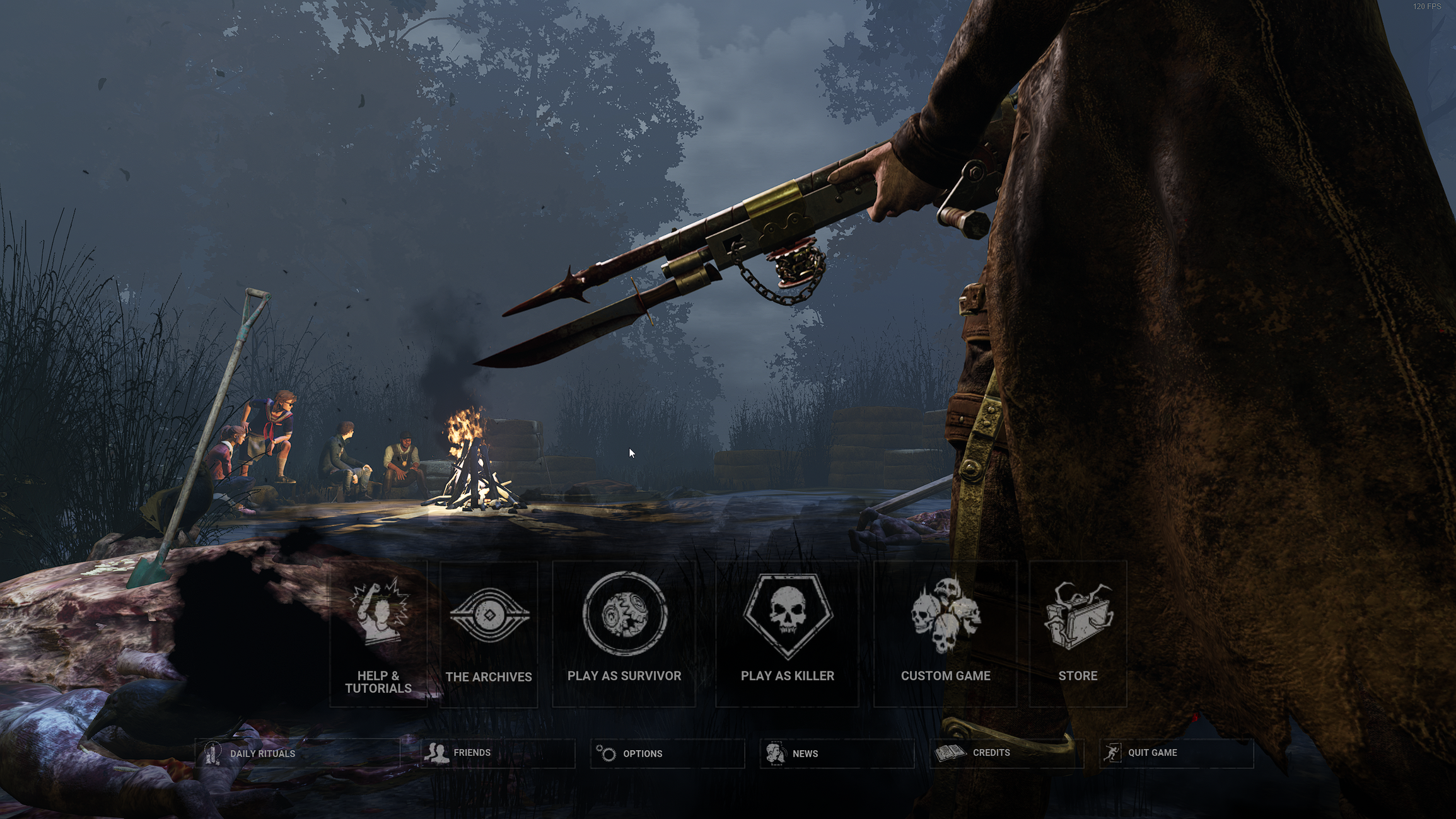Open the Options menu
Viewport: 1456px width, 819px height.
(644, 753)
